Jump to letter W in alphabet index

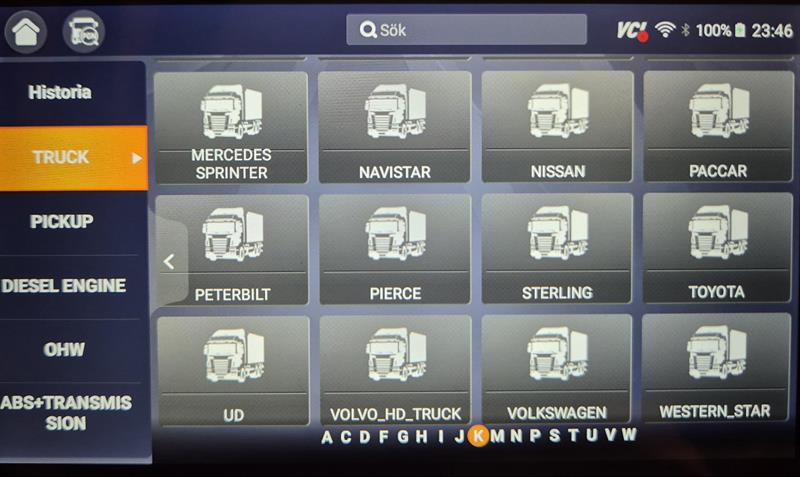[629, 435]
